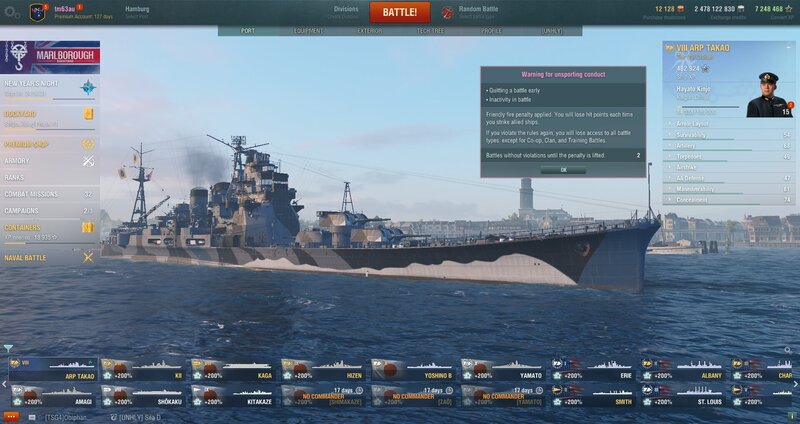Open the Exterior tab
800x424 pixels.
370,31
